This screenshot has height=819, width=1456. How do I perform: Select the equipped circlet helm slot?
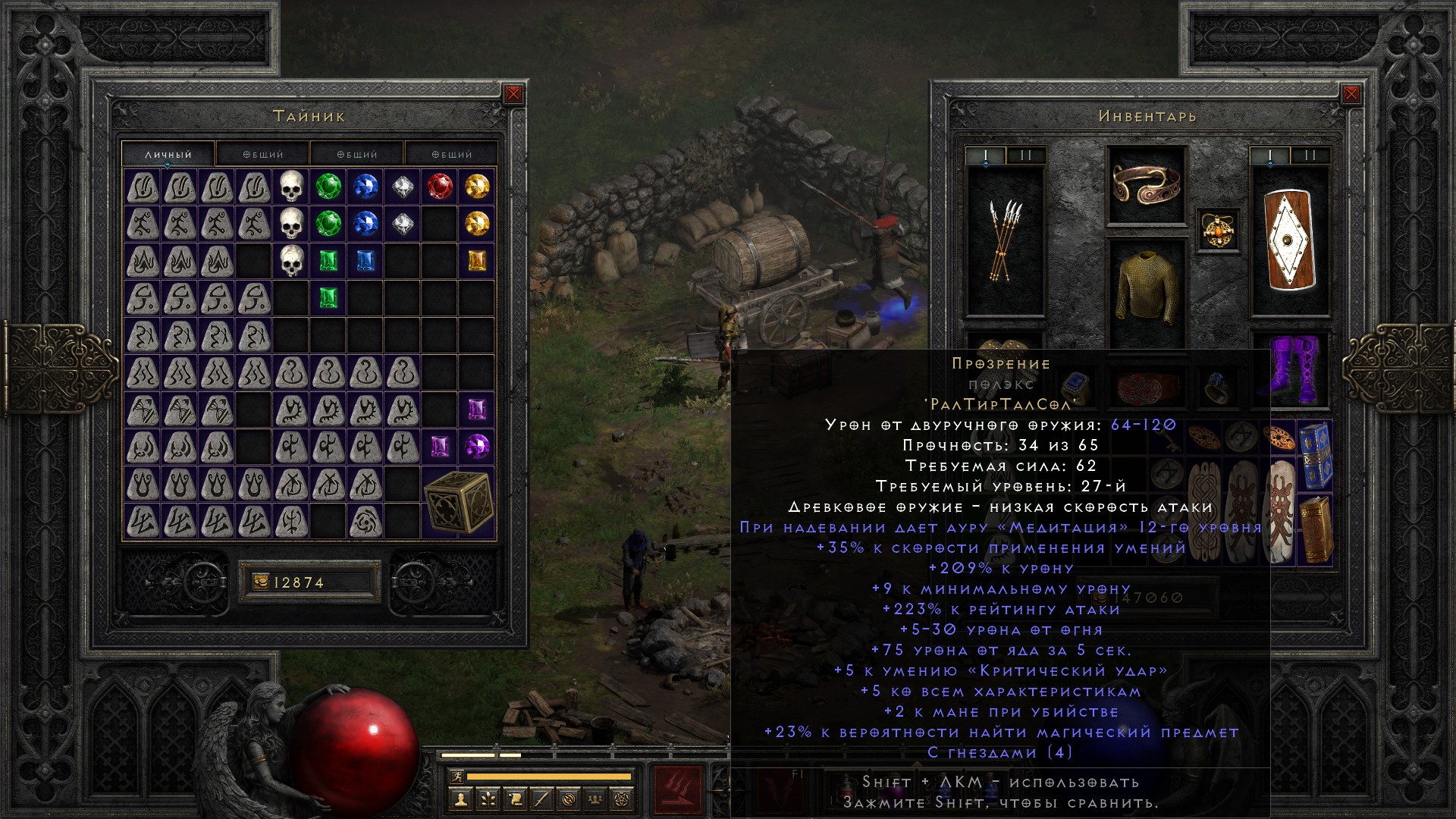tap(1146, 184)
